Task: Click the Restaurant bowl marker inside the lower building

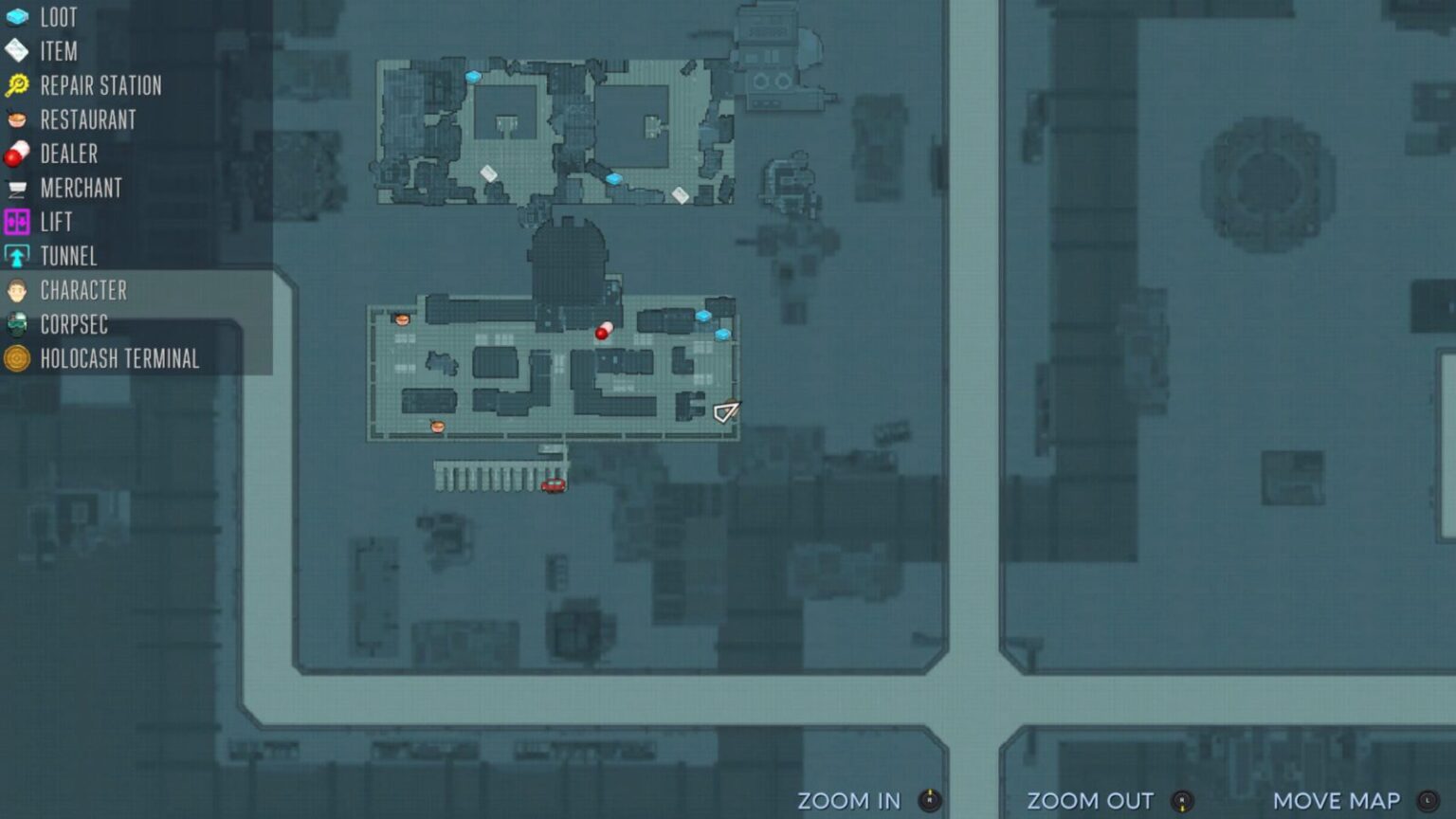Action: pos(402,320)
